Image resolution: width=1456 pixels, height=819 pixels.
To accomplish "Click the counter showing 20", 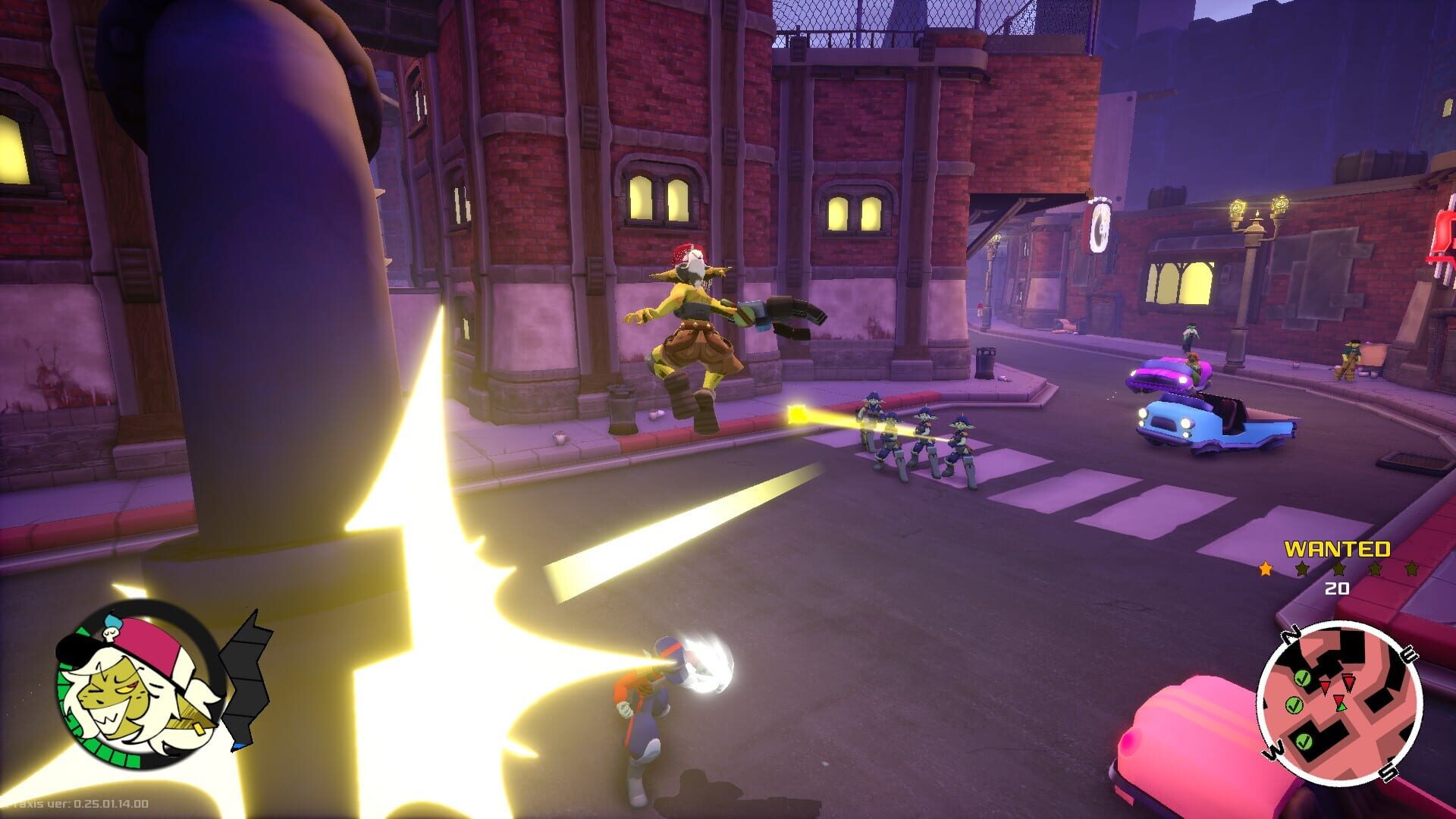I will point(1337,588).
